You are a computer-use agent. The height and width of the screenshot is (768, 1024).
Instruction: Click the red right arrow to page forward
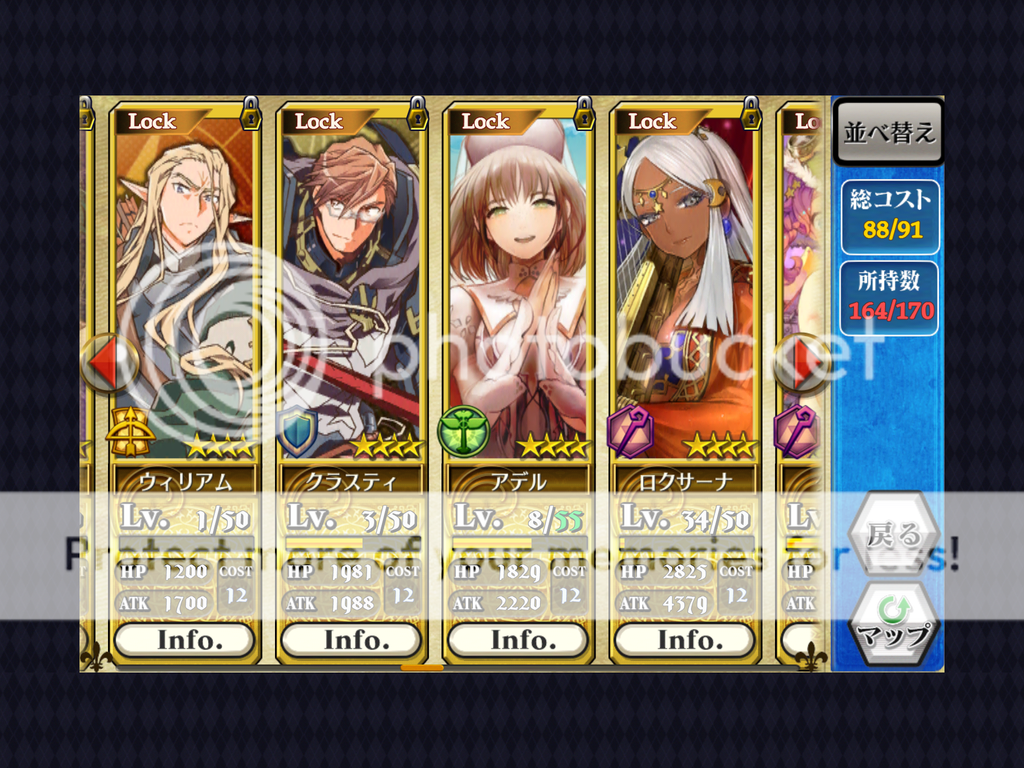803,362
